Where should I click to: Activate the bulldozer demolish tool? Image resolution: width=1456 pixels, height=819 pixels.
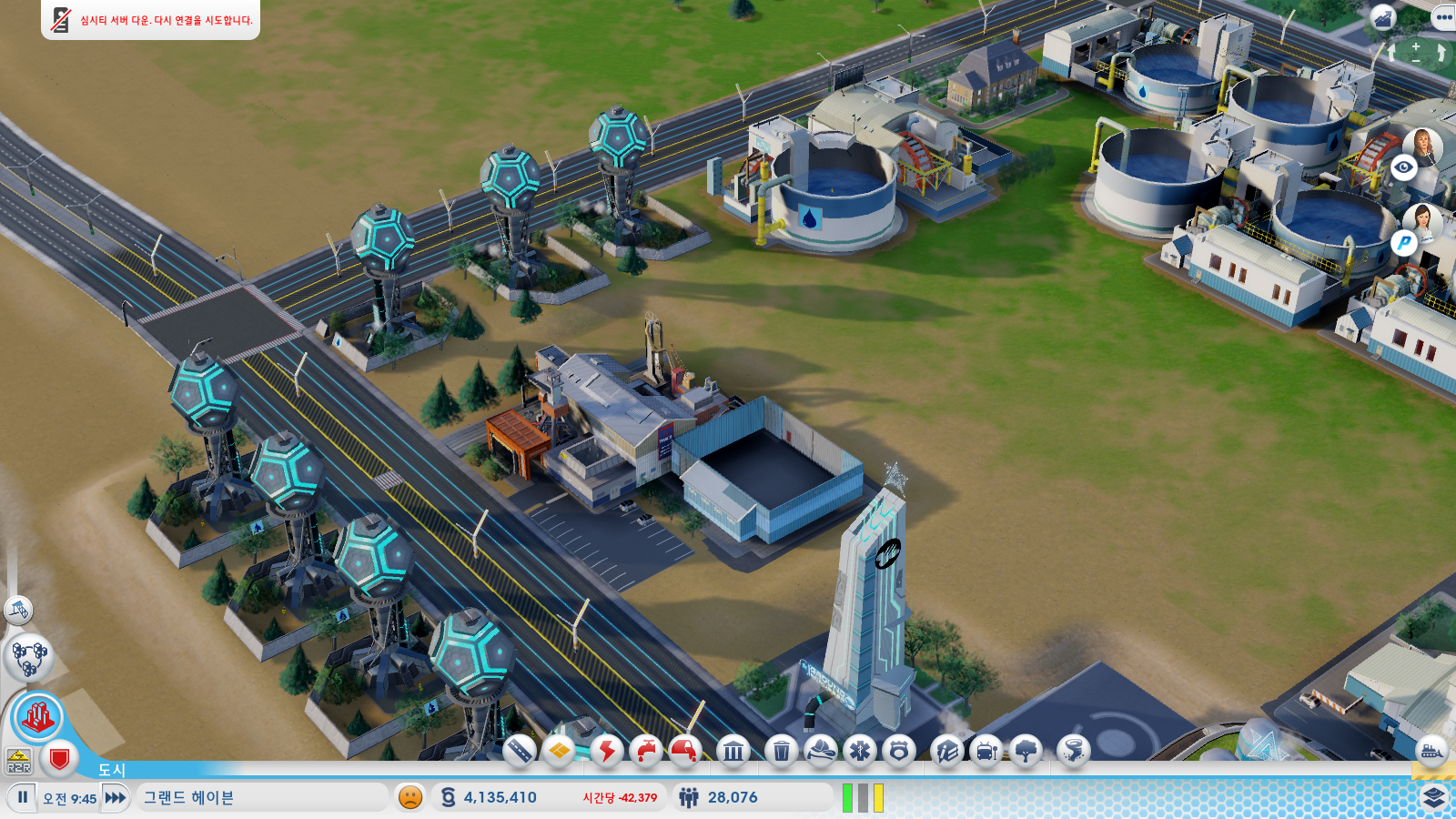[x=1431, y=751]
